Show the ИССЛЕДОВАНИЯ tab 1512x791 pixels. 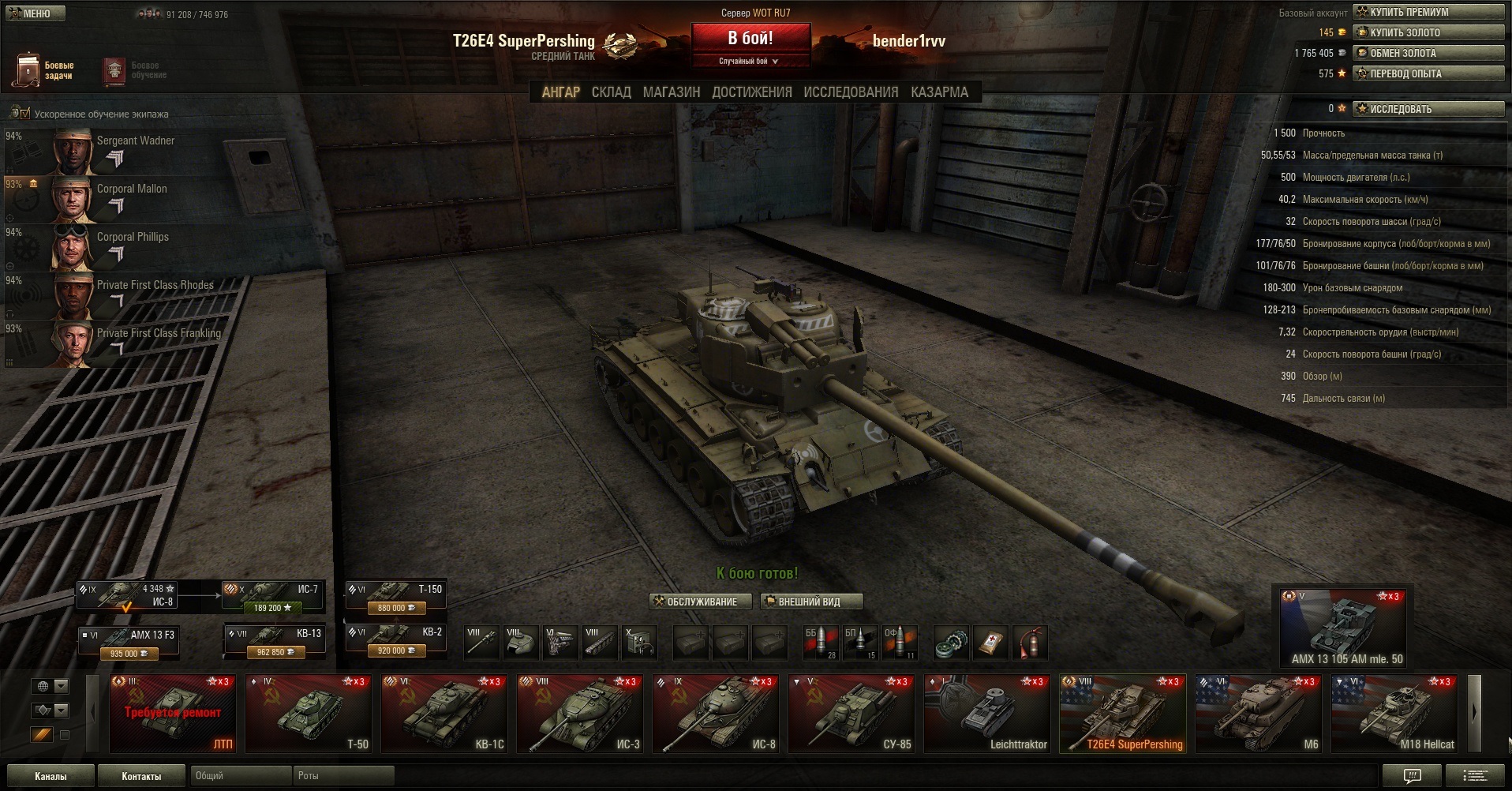pos(851,92)
